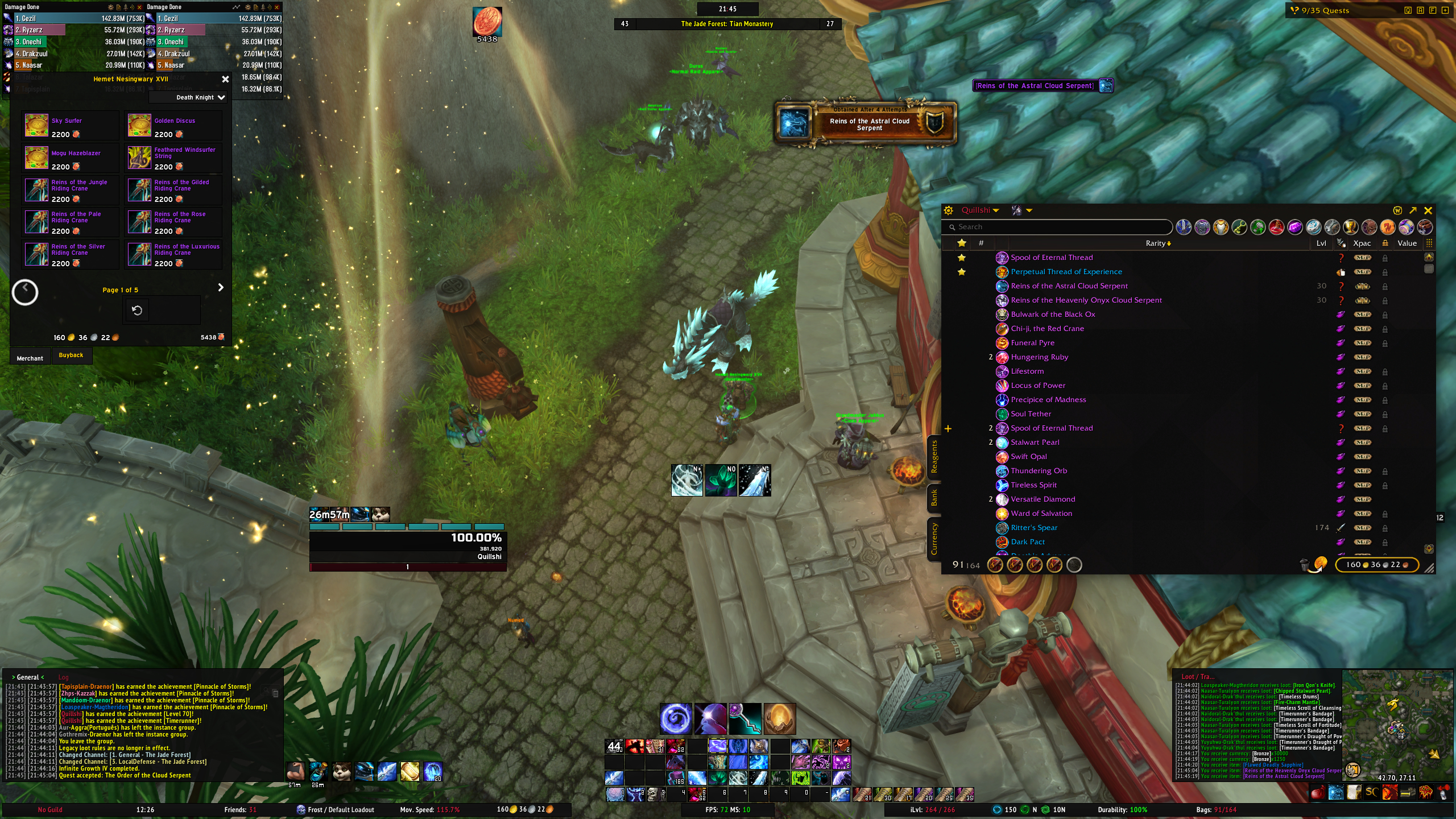1456x819 pixels.
Task: Close the Hemet Nesingwary merchant window
Action: click(x=225, y=80)
